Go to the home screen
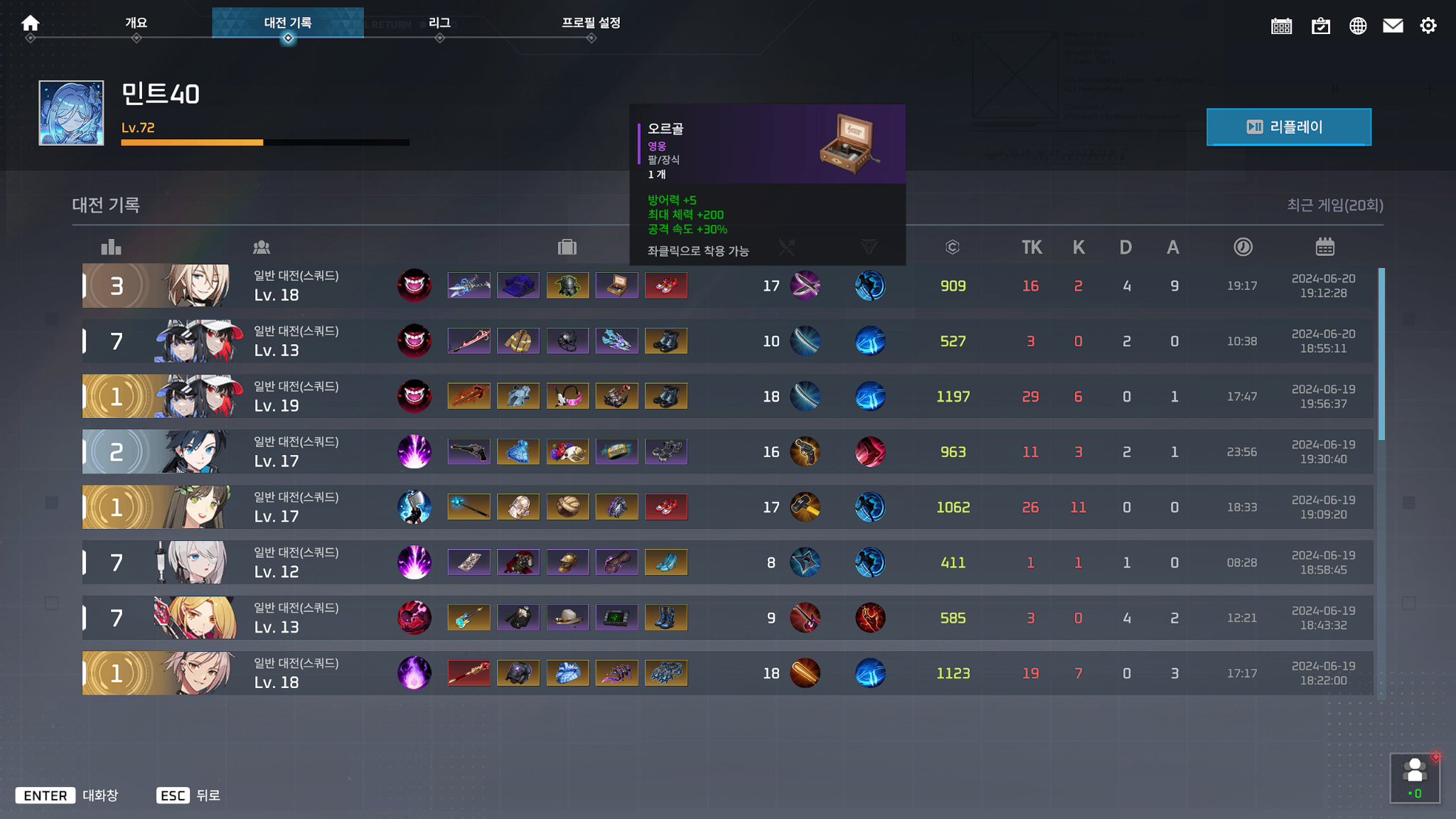Viewport: 1456px width, 819px height. [x=30, y=23]
